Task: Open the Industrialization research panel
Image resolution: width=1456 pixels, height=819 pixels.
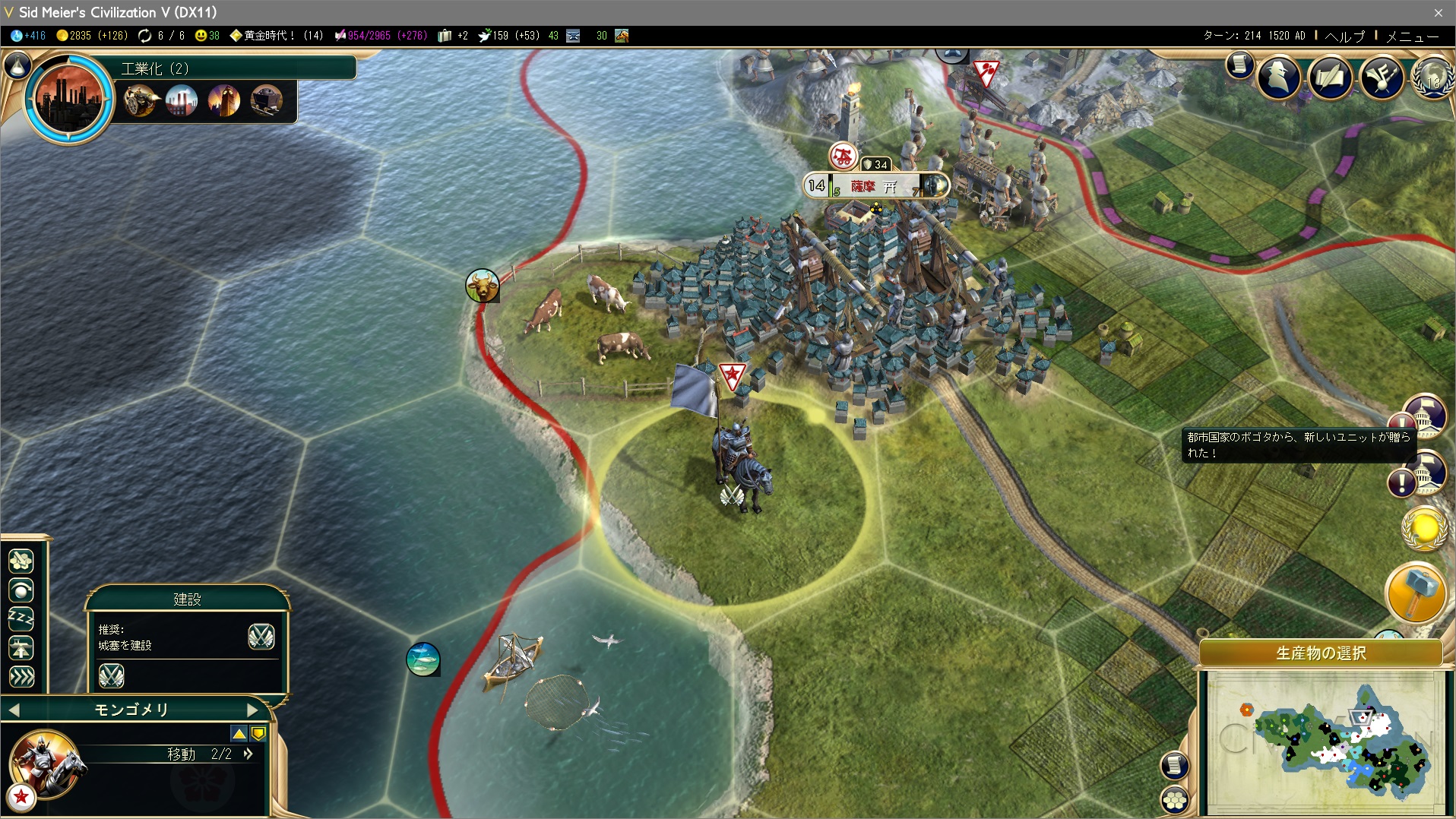Action: (x=69, y=98)
